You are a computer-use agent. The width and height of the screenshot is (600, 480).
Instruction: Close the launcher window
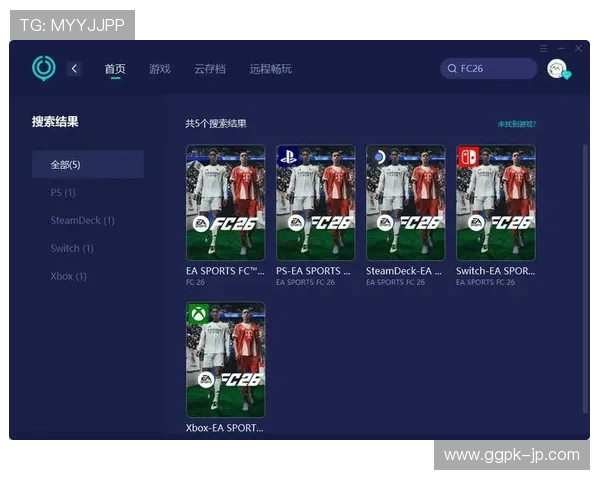[577, 48]
